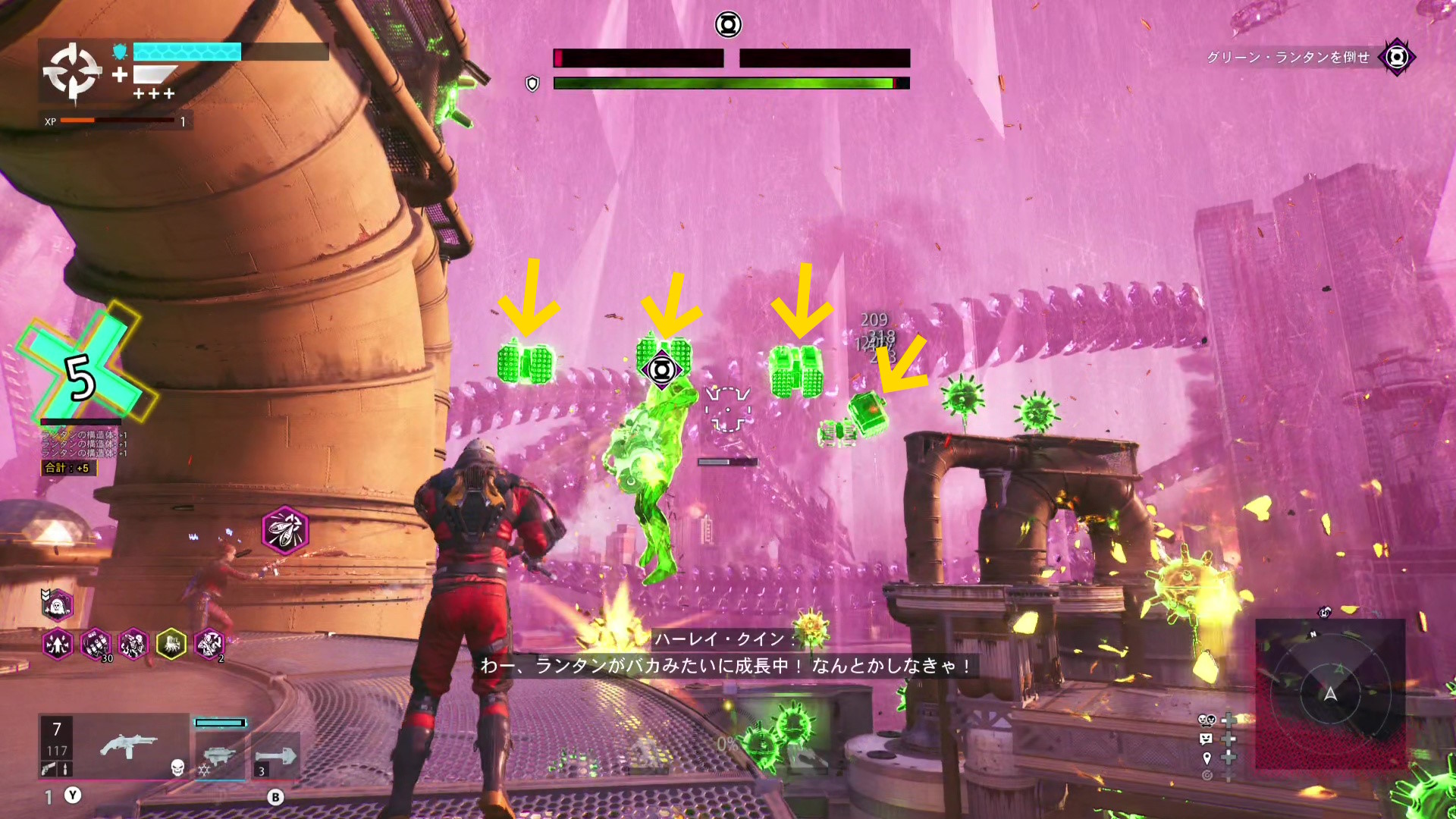The width and height of the screenshot is (1456, 819).
Task: Select the Deadshot crosshair character emblem
Action: click(x=72, y=72)
